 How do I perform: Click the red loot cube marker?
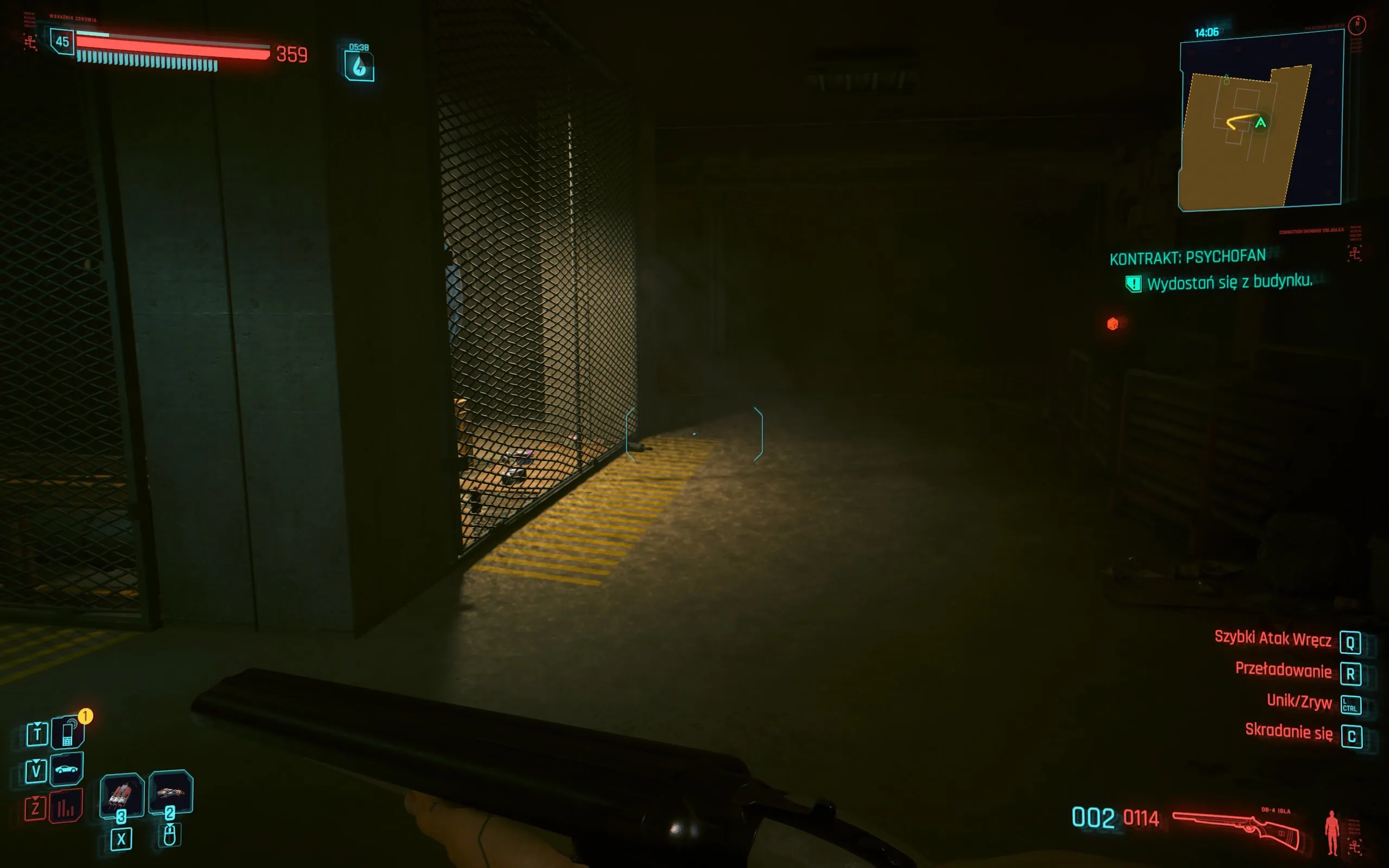1112,323
